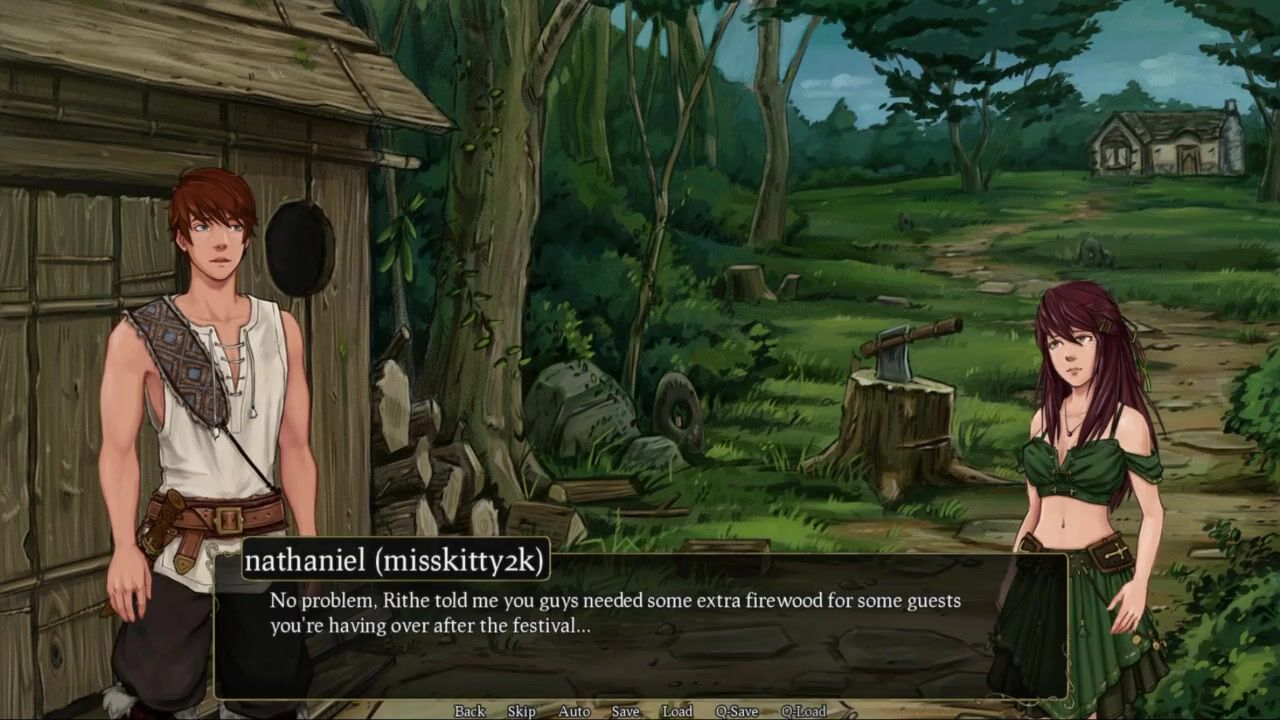Open the Save game screen

point(625,711)
